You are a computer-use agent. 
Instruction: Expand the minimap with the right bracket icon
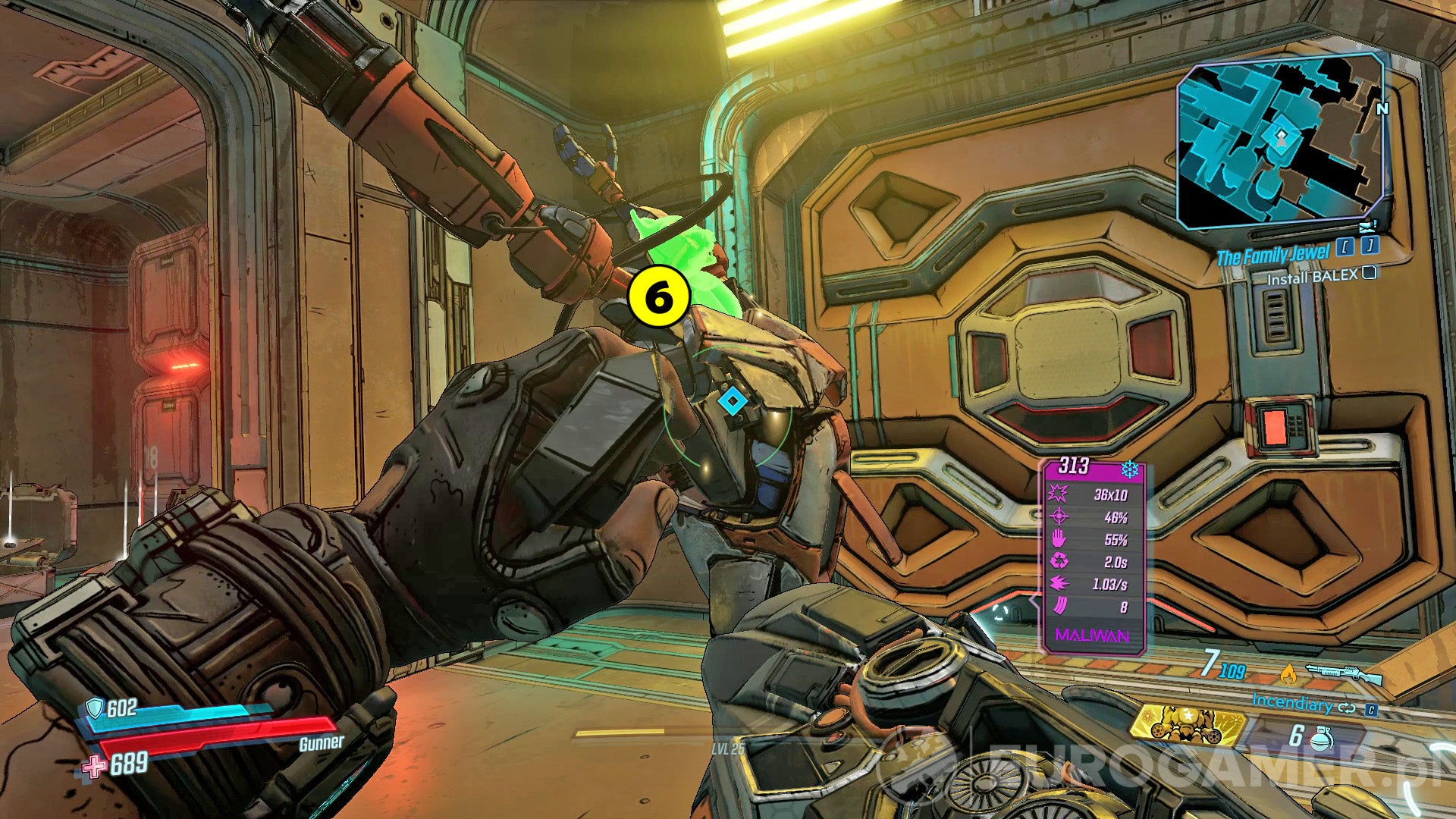1370,246
